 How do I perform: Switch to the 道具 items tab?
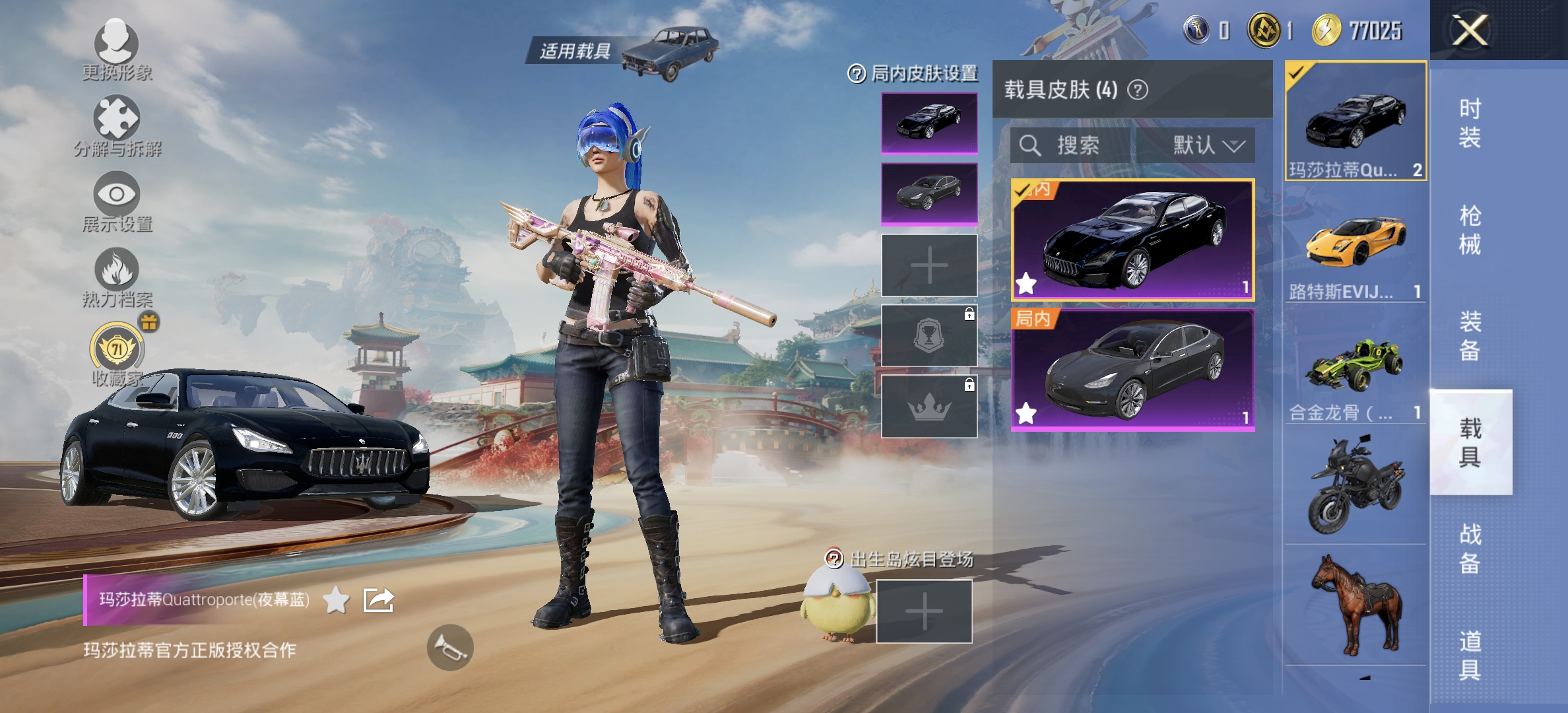pos(1470,655)
